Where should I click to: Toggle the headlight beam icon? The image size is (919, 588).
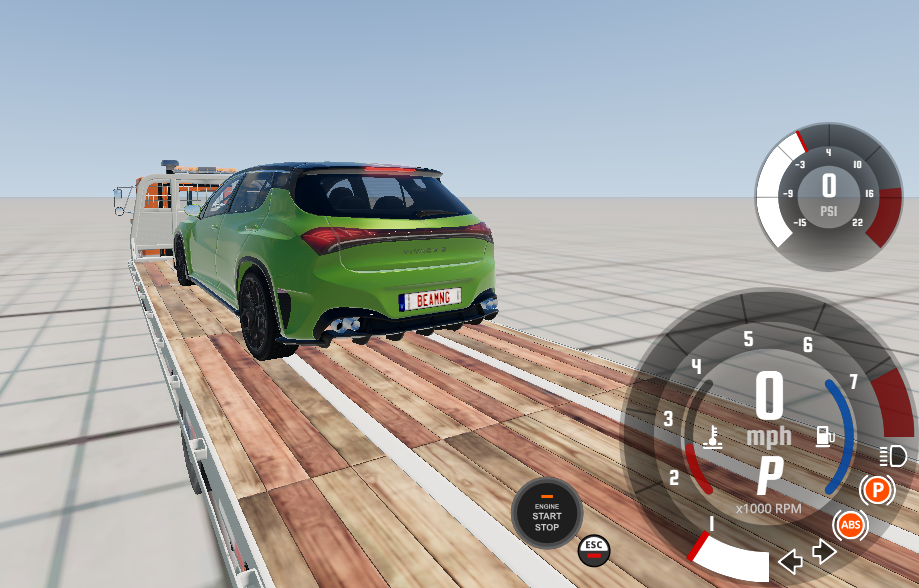[x=893, y=458]
